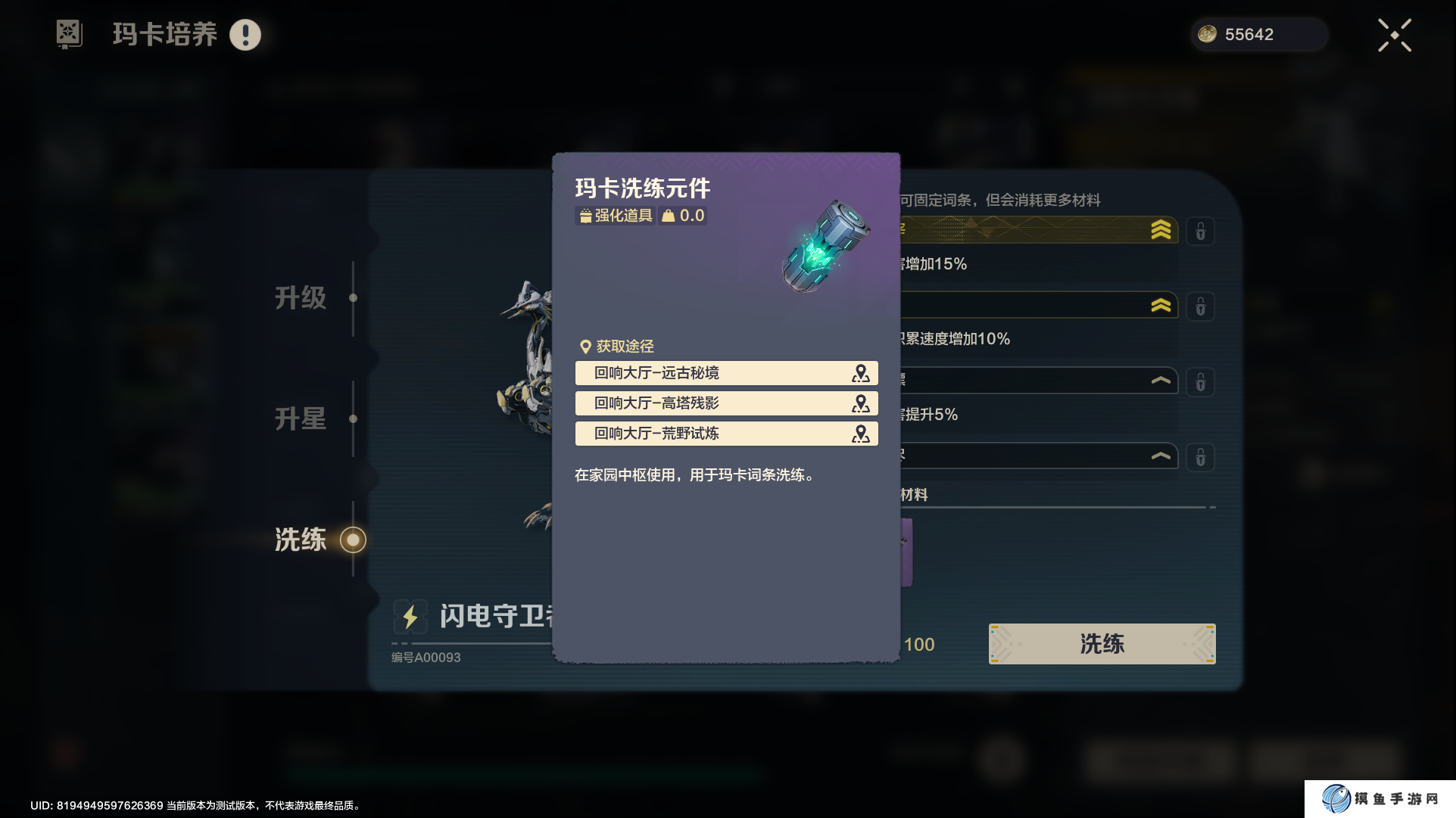Select the 洗练 tab
This screenshot has height=818, width=1456.
(301, 540)
